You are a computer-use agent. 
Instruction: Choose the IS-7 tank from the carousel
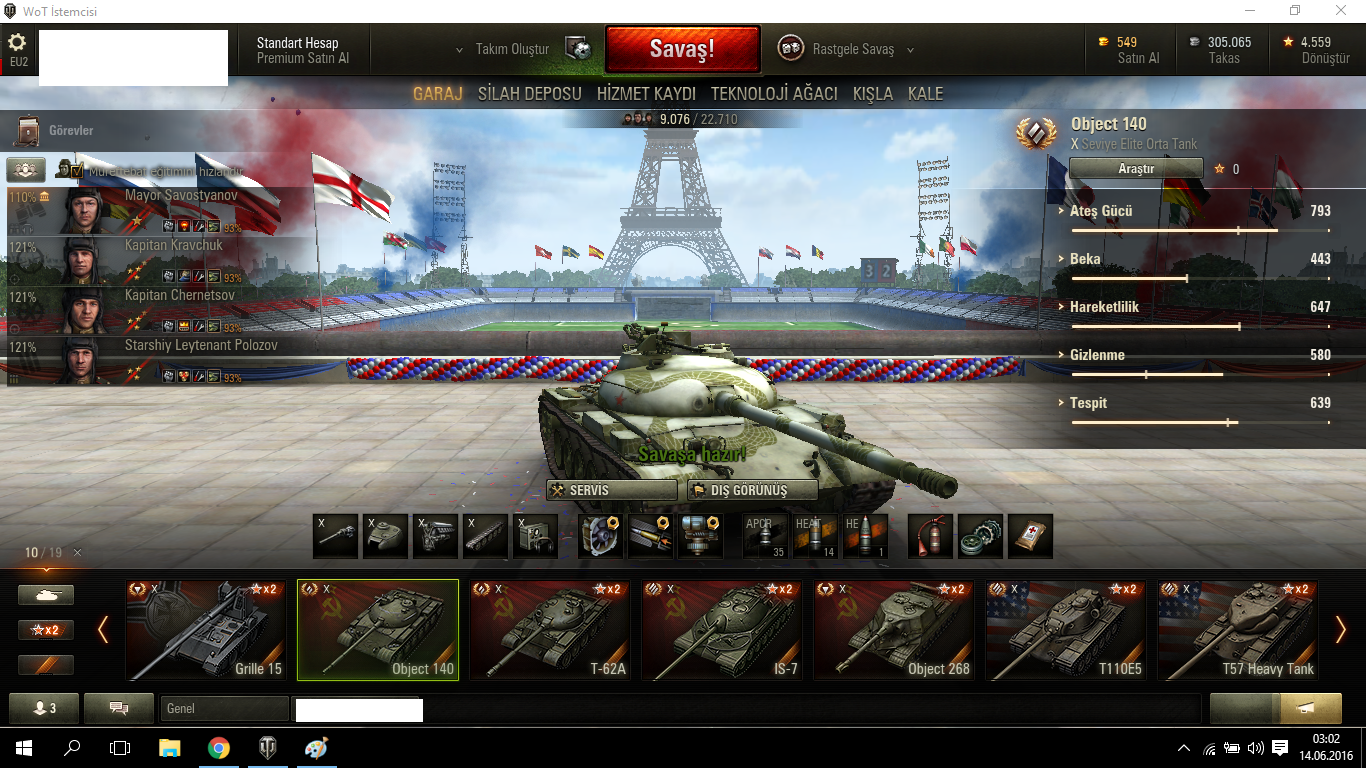pyautogui.click(x=722, y=630)
